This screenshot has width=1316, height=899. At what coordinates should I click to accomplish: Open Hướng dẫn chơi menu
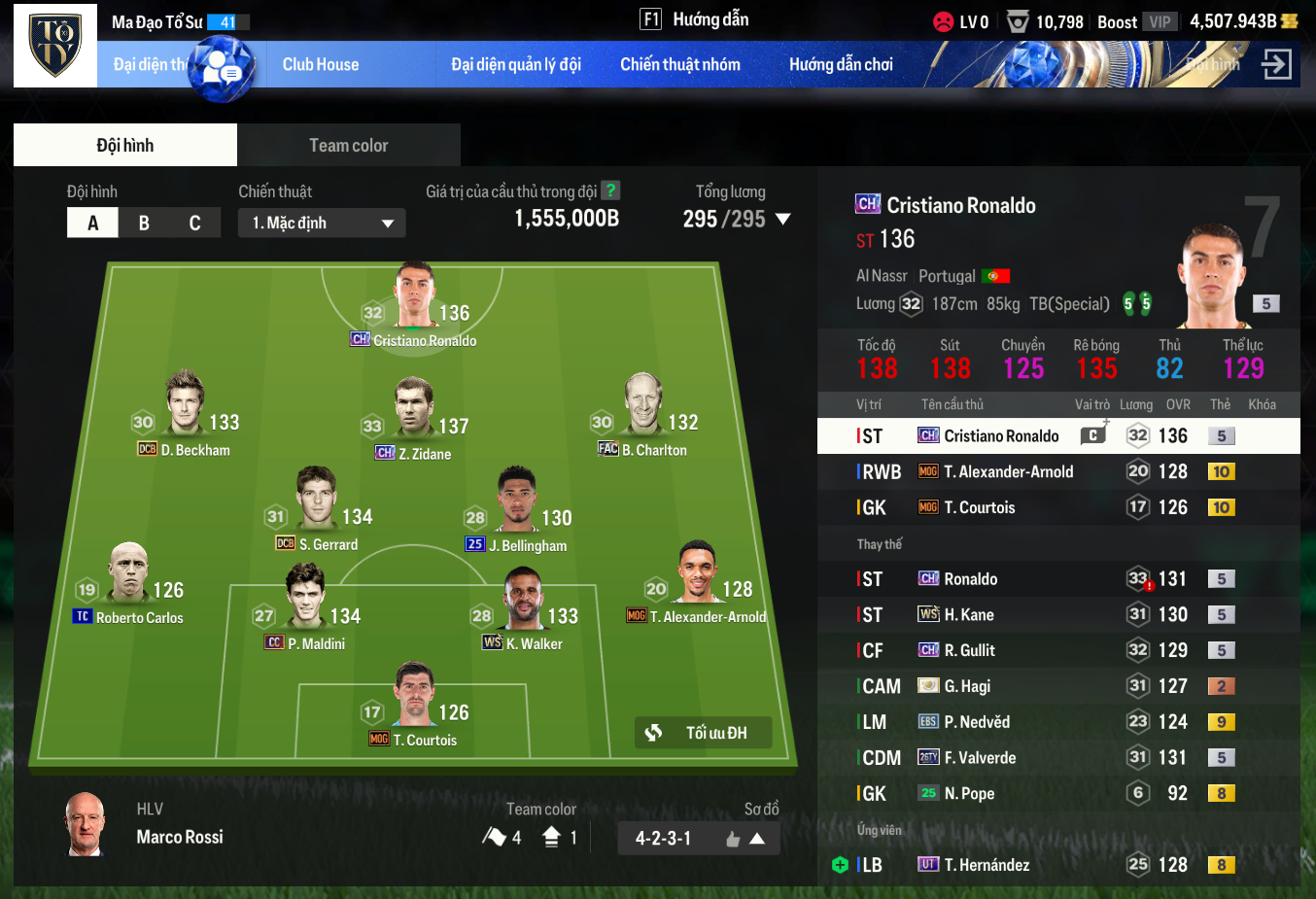tap(841, 65)
